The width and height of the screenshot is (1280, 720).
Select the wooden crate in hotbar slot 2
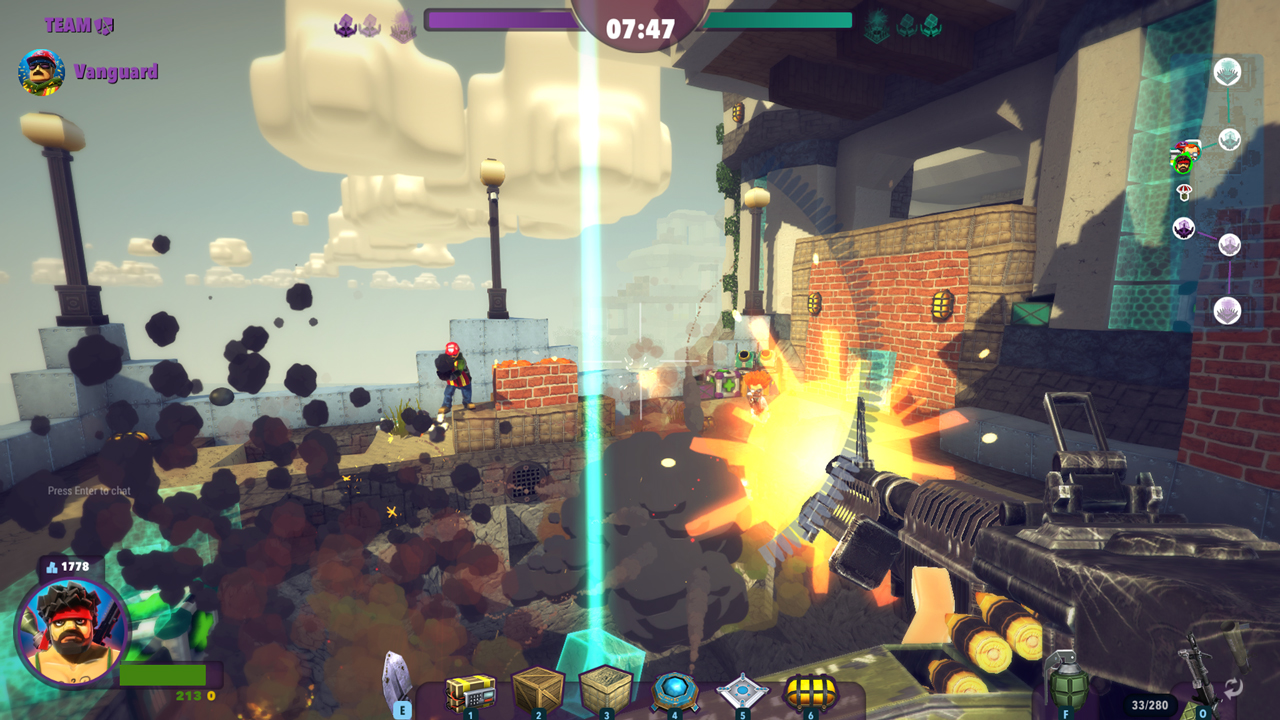(537, 689)
